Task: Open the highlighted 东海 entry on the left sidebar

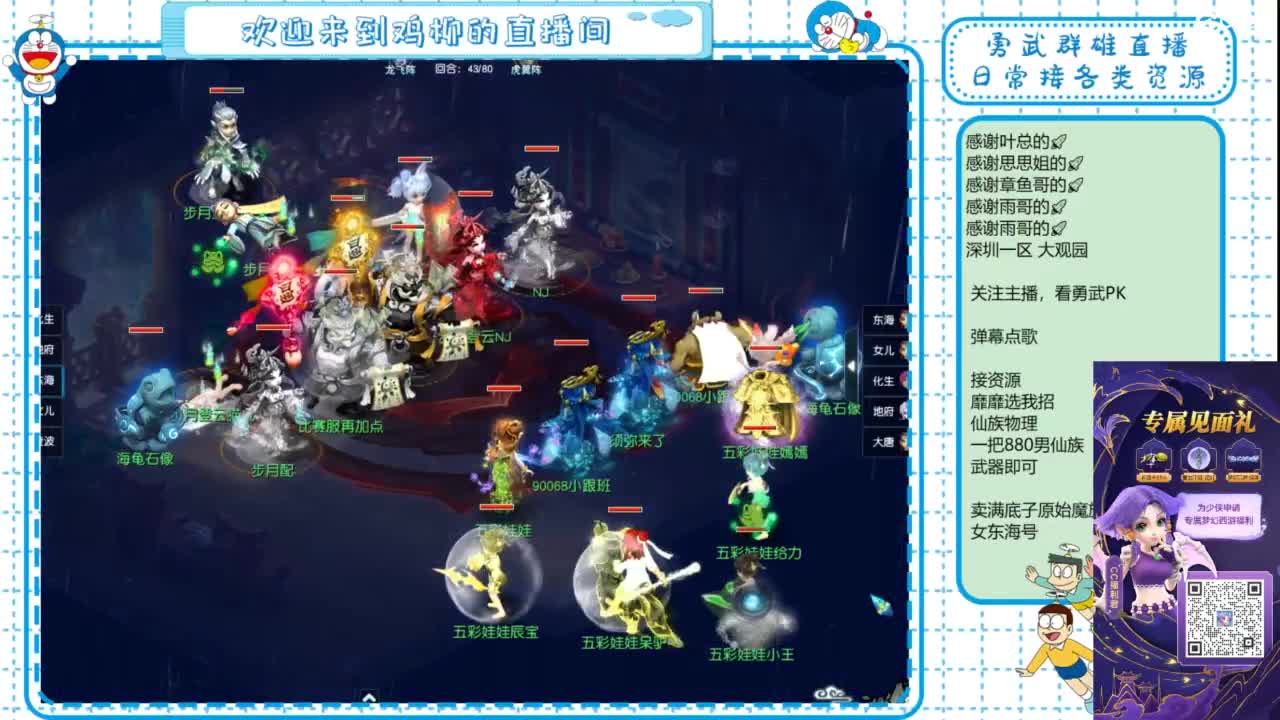Action: [x=50, y=379]
